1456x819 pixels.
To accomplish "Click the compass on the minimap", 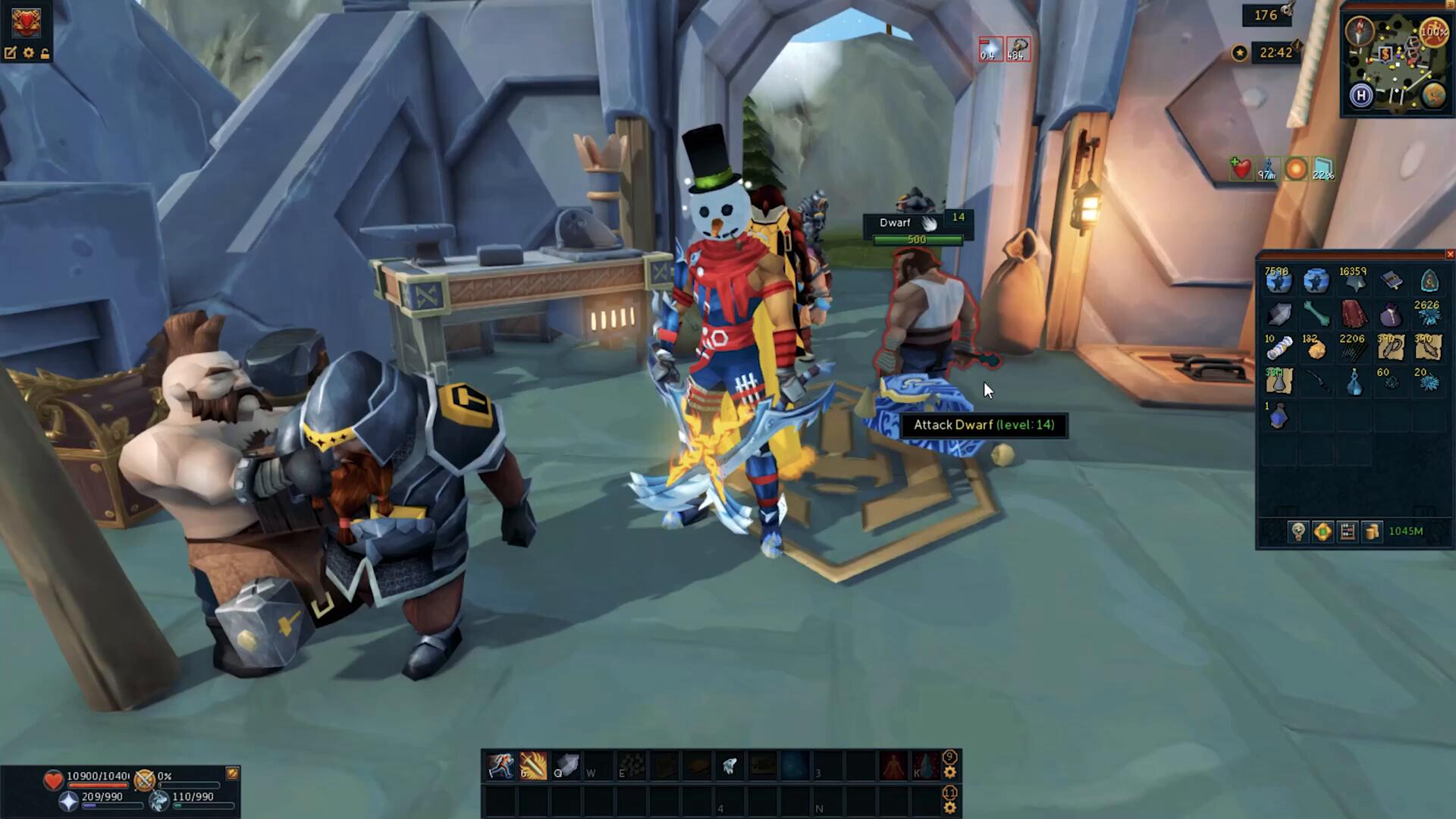I will 1360,31.
